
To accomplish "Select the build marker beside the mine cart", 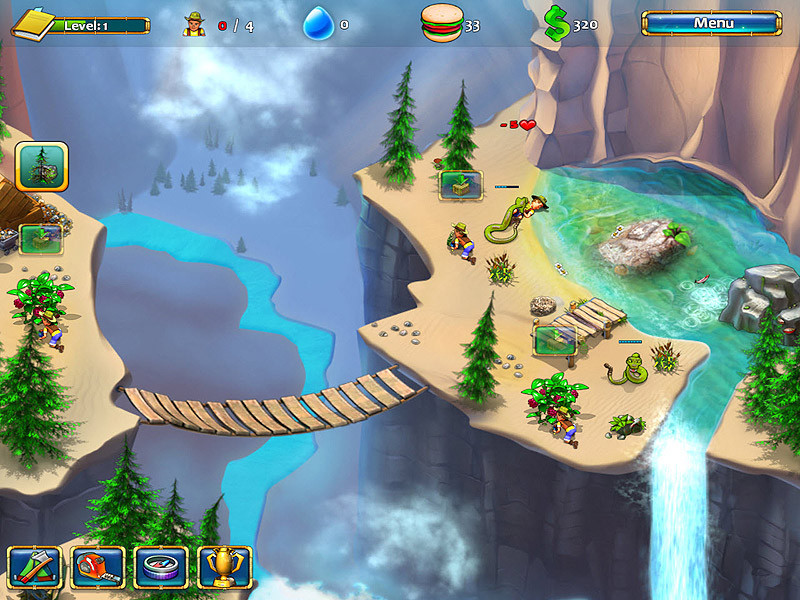I will [x=41, y=239].
